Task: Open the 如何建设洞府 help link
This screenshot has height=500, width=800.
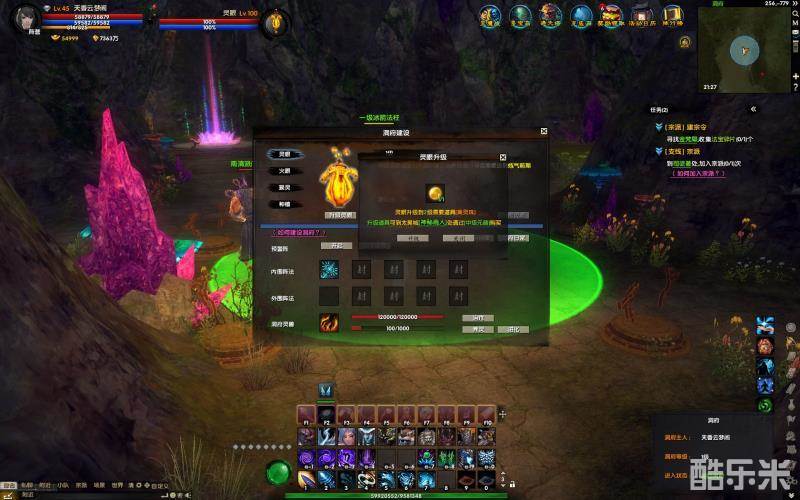Action: pos(298,232)
